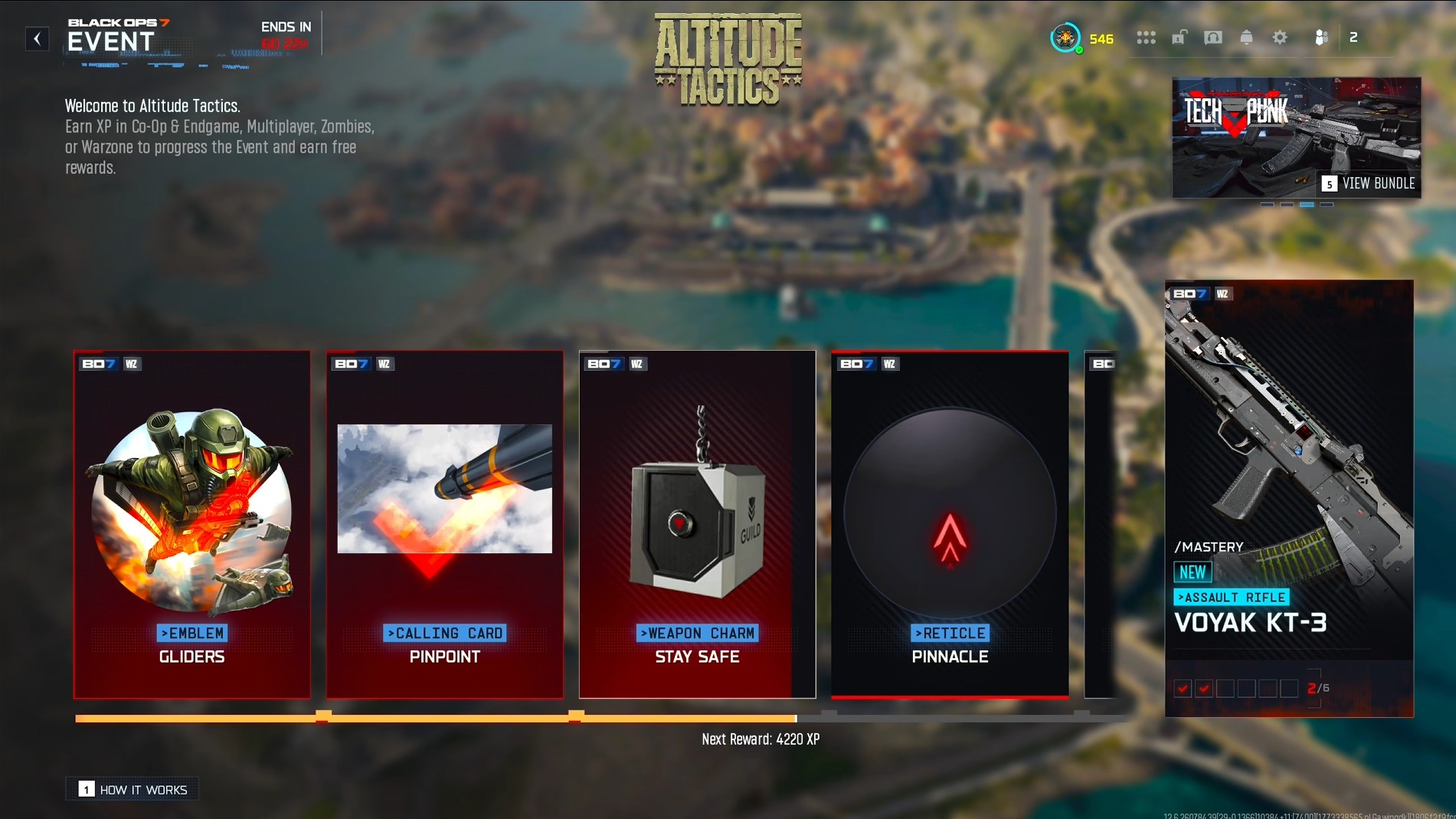Toggle the first mastery challenge checkbox

[x=1183, y=689]
